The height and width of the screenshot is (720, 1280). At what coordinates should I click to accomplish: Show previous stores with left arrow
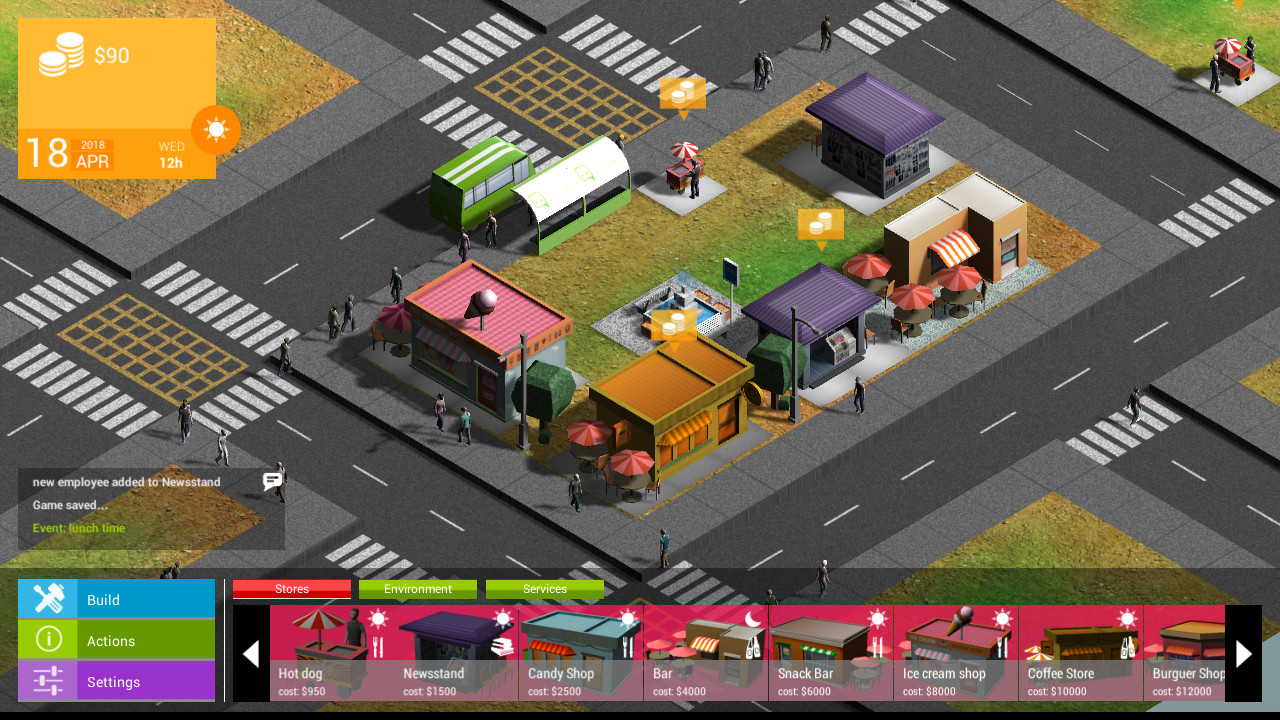[251, 653]
